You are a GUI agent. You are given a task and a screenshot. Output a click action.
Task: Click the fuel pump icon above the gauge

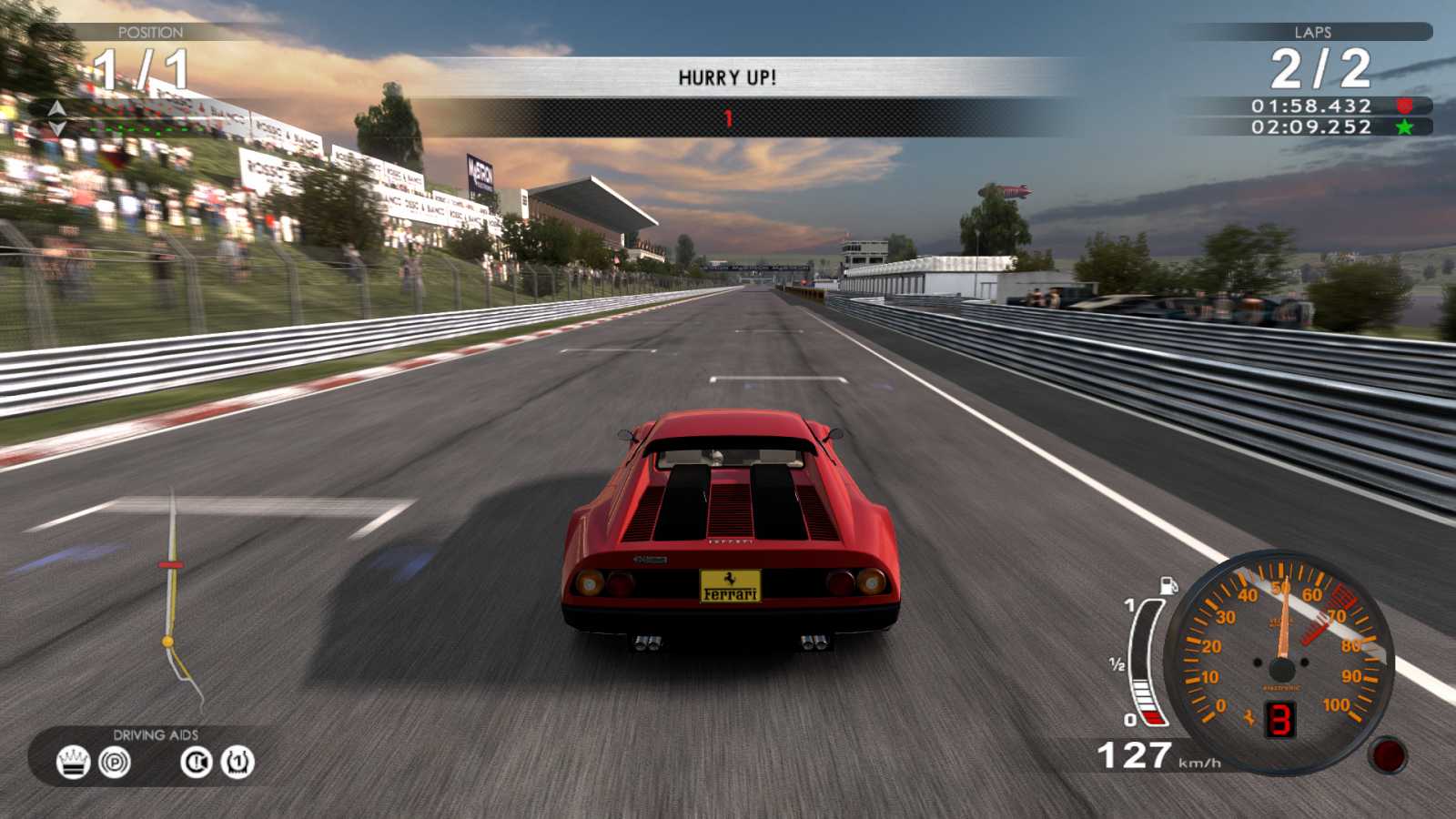[x=1168, y=585]
